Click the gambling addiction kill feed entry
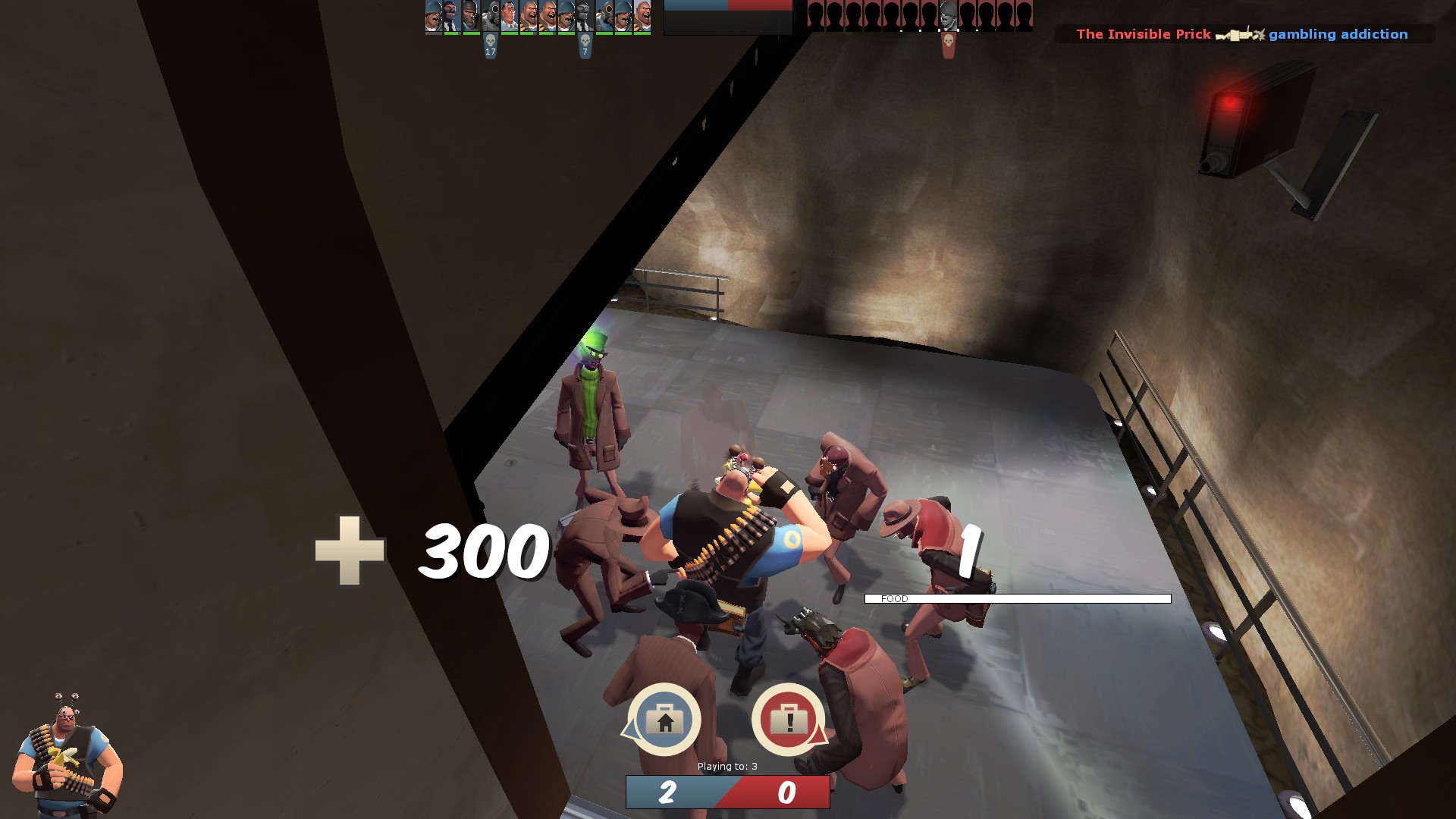 coord(1338,34)
